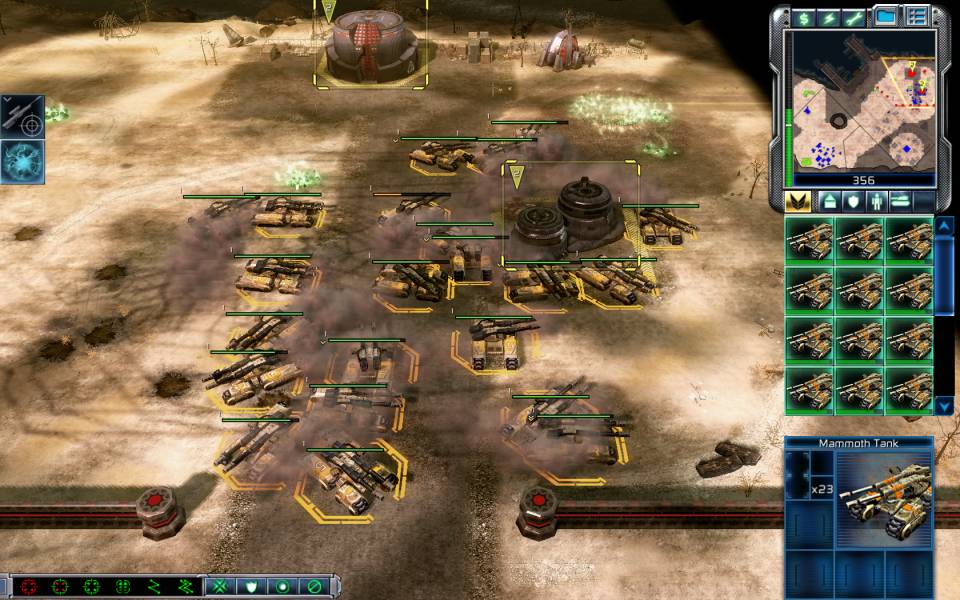The height and width of the screenshot is (600, 960).
Task: Click the stop command button
Action: coord(314,586)
